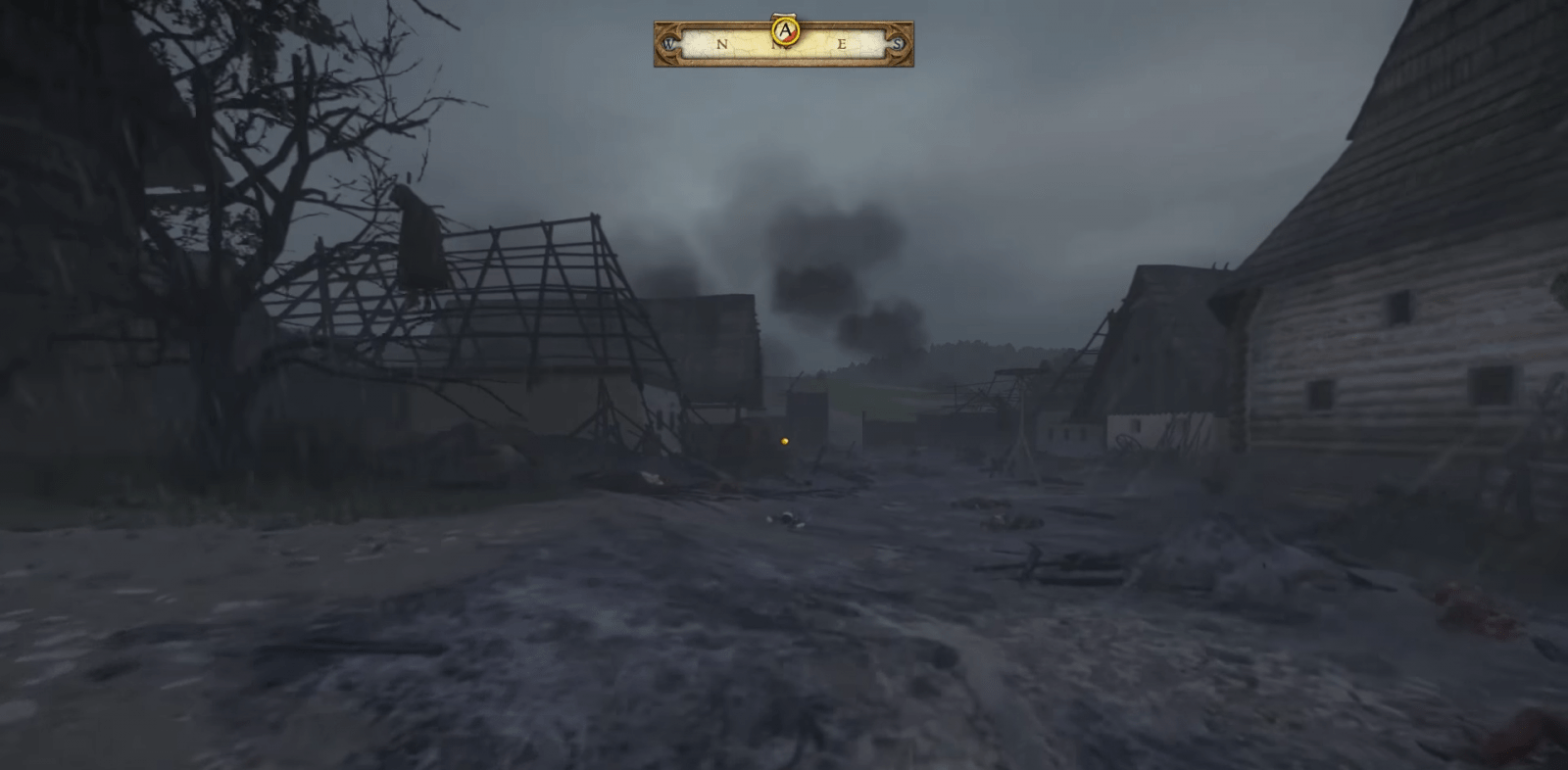Click the E marker on the compass

842,43
